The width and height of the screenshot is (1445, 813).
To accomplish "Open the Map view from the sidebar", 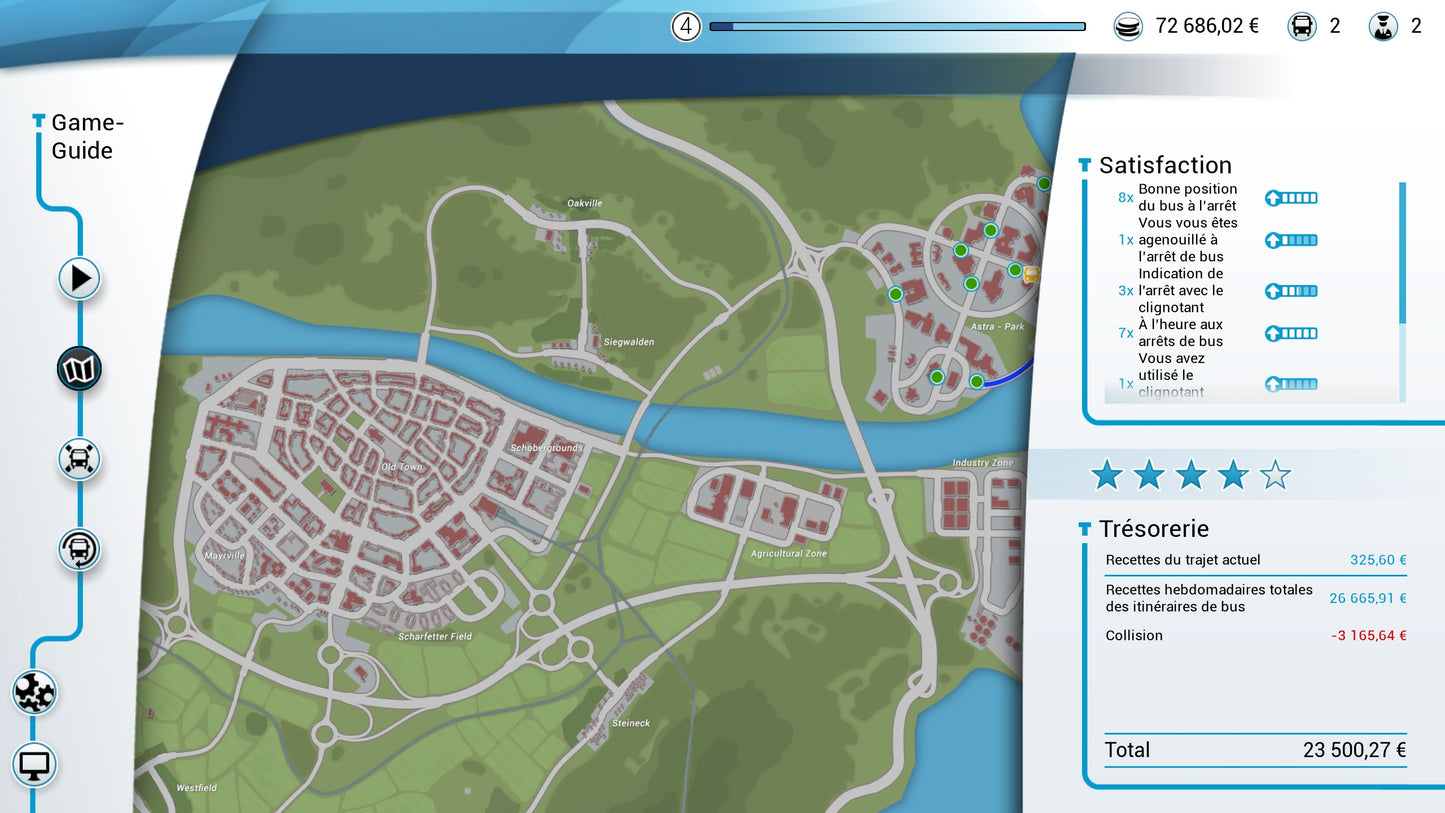I will pyautogui.click(x=79, y=369).
